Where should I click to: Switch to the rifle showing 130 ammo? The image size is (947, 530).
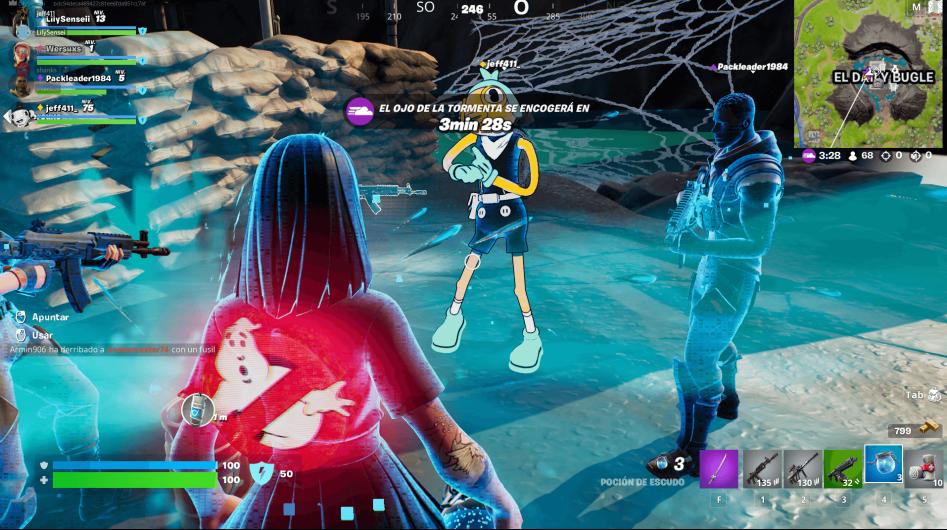[802, 468]
